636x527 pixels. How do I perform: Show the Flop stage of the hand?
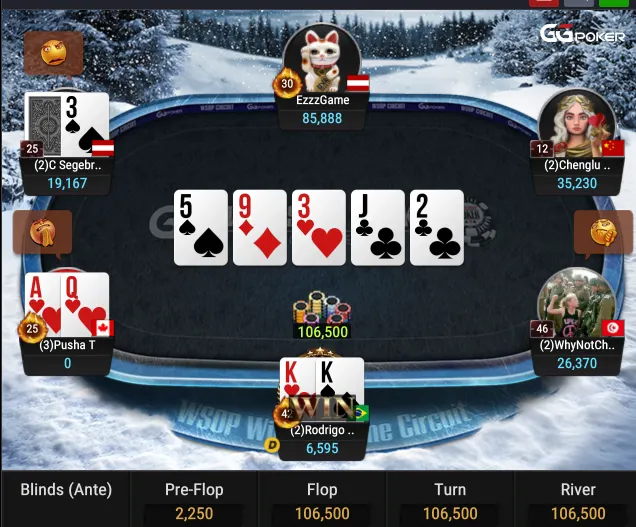coord(322,499)
